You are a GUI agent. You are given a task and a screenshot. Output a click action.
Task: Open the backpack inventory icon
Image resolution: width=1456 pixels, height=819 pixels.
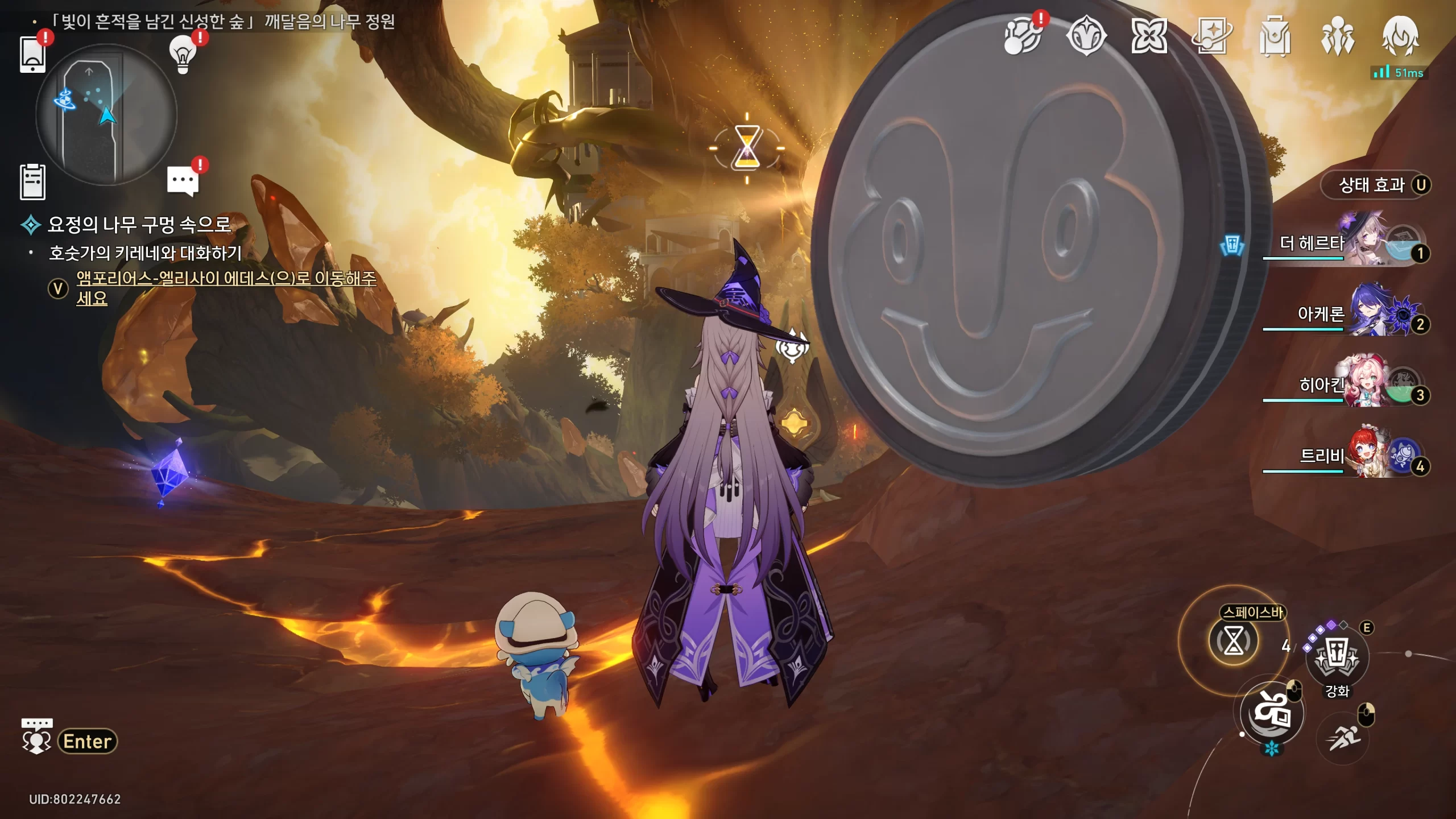tap(1275, 37)
